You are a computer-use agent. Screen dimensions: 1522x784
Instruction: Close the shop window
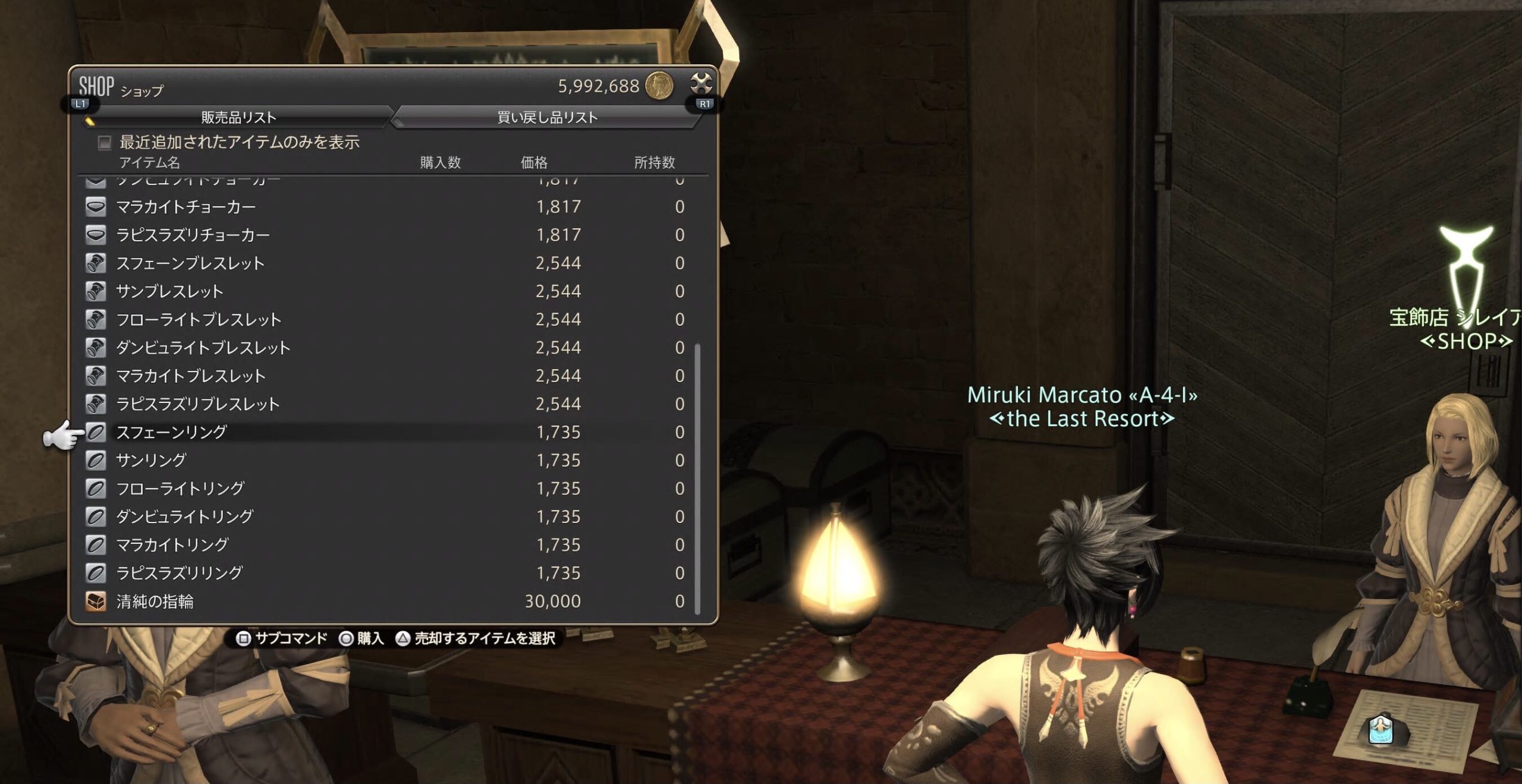click(701, 84)
